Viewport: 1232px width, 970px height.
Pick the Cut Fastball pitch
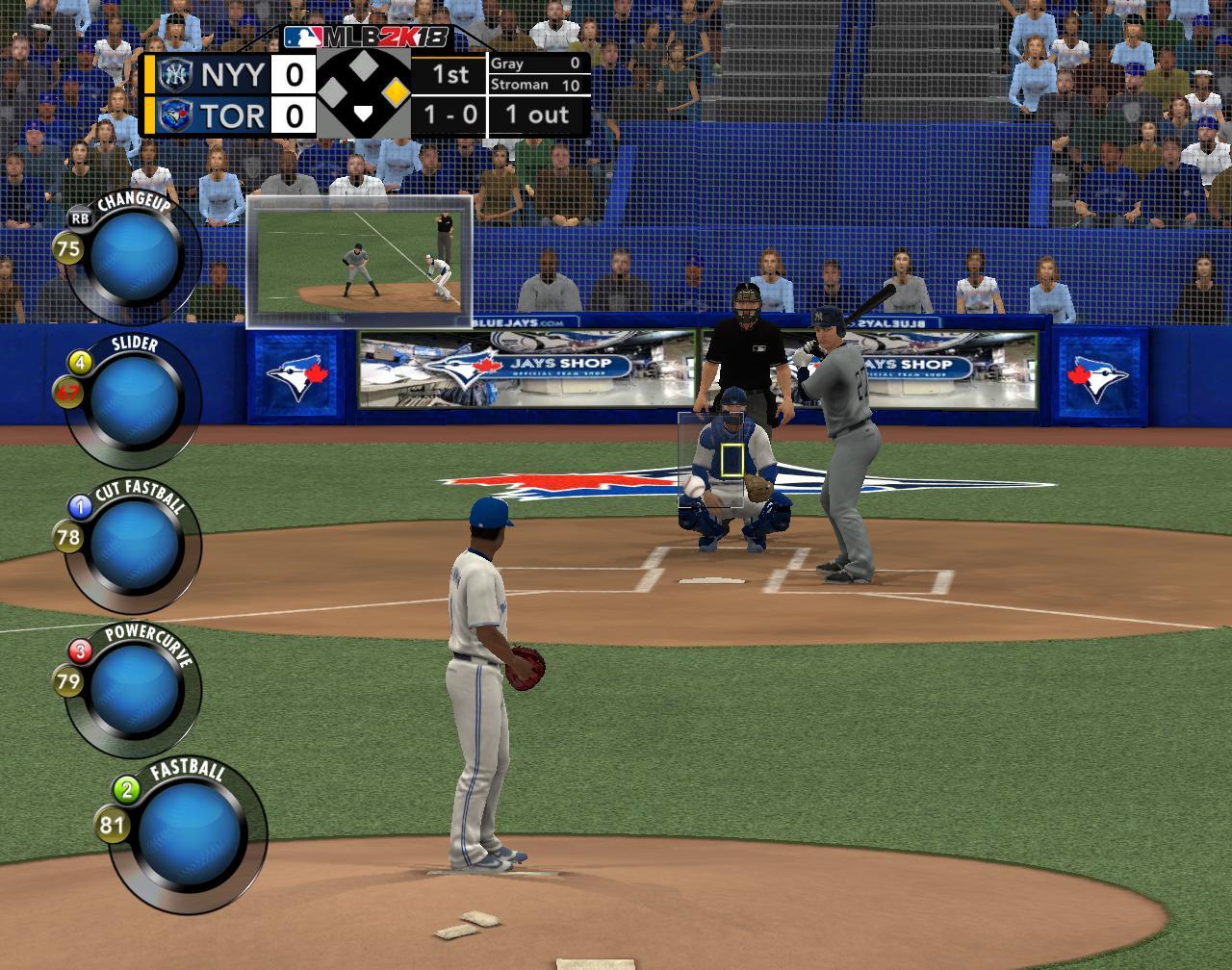point(136,544)
